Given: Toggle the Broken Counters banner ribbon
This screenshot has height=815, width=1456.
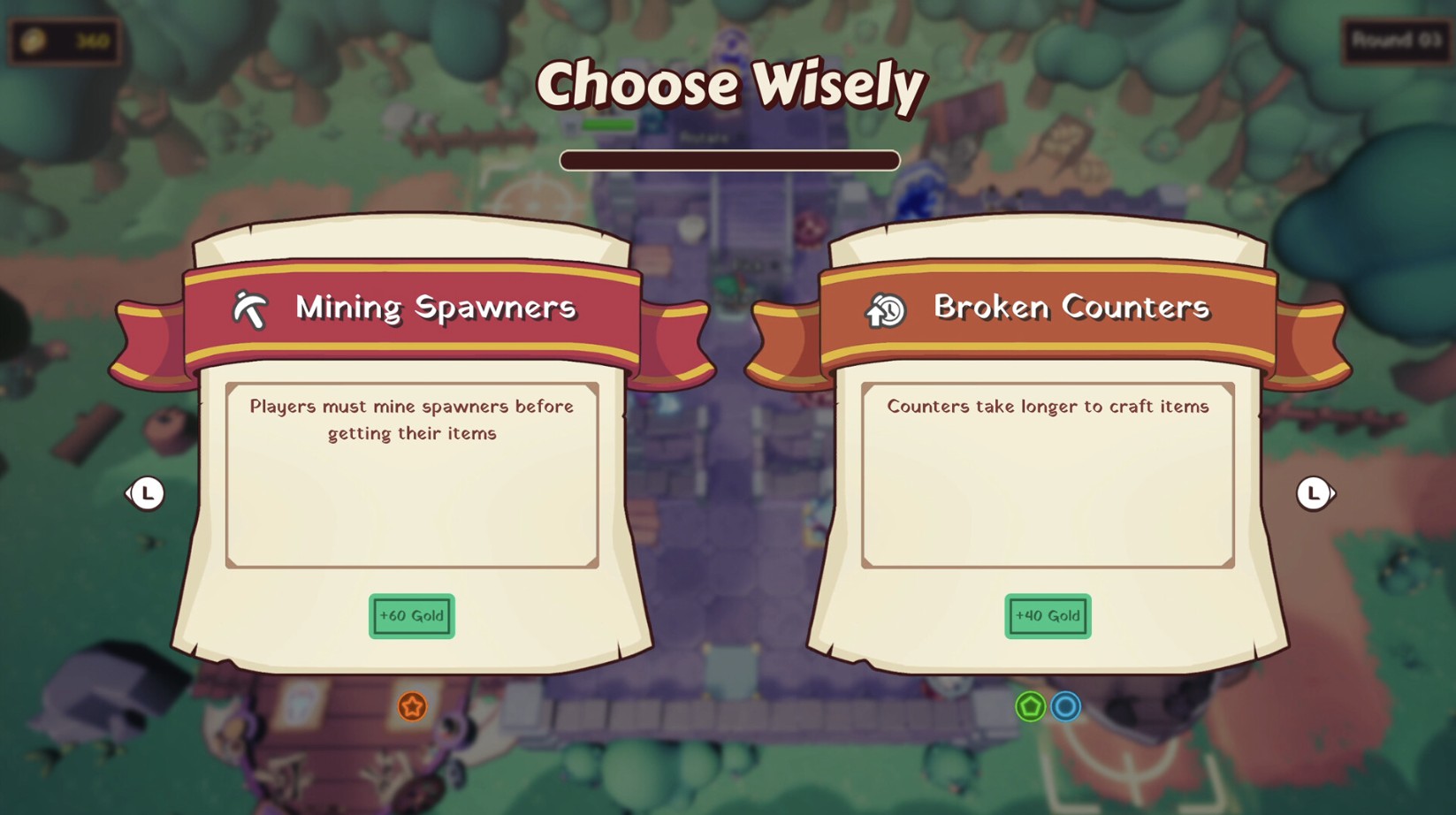Looking at the screenshot, I should [x=1048, y=309].
